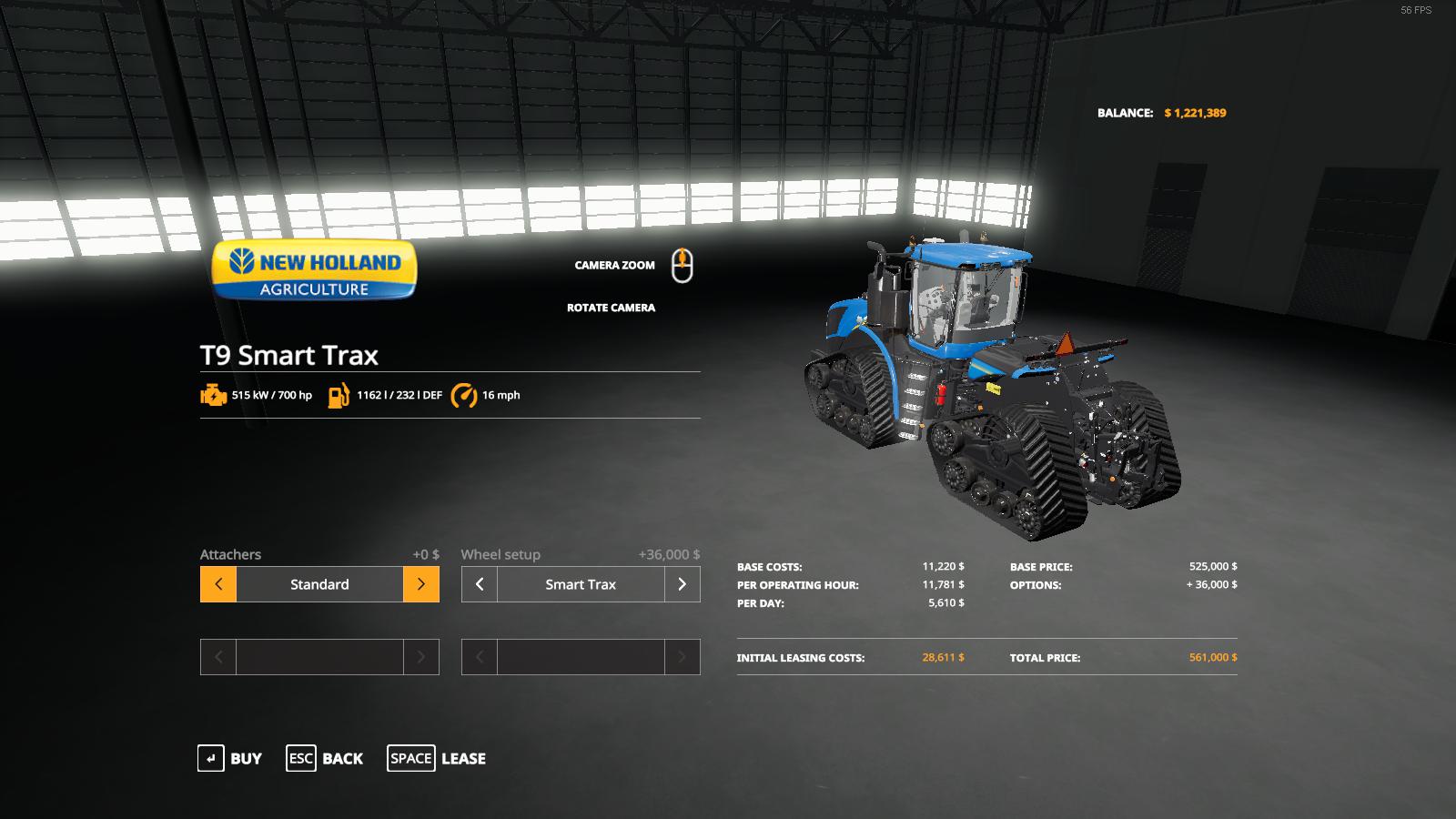
Task: Select next Attachers option
Action: pos(420,584)
